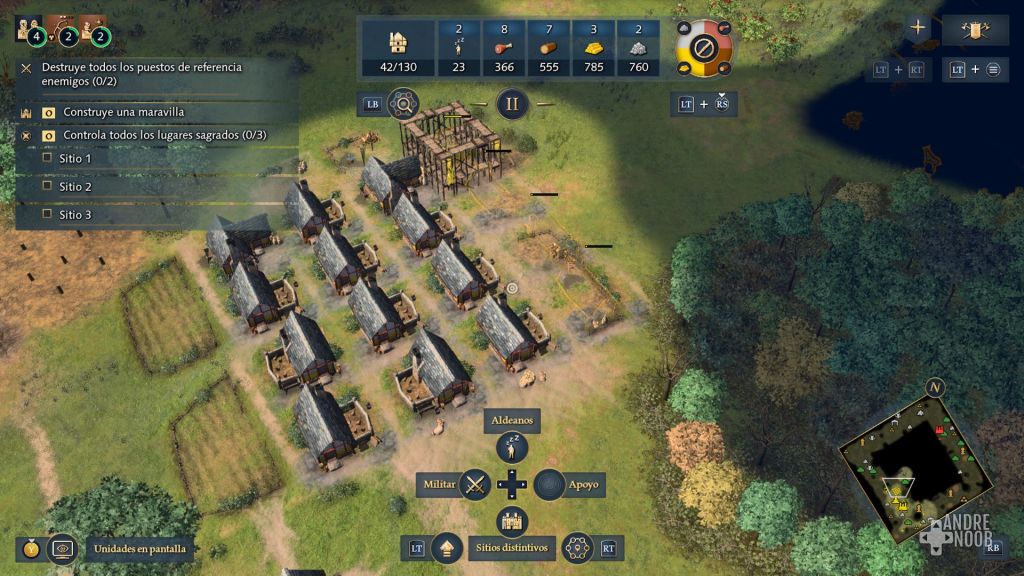The image size is (1024, 576).
Task: Choose the Militar crossed swords button
Action: pyautogui.click(x=475, y=485)
